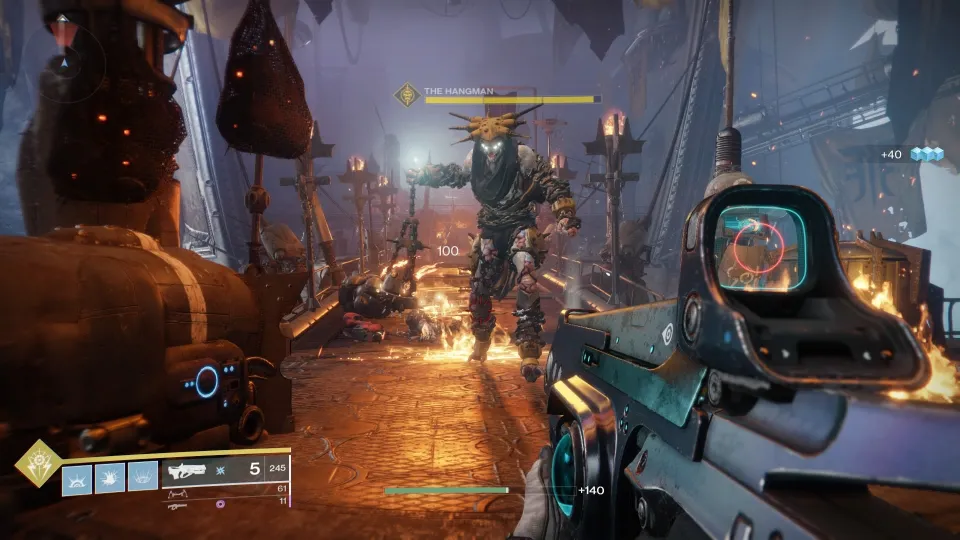The width and height of the screenshot is (960, 540).
Task: Click the diamond boss icon beside The Hangman
Action: pyautogui.click(x=407, y=95)
